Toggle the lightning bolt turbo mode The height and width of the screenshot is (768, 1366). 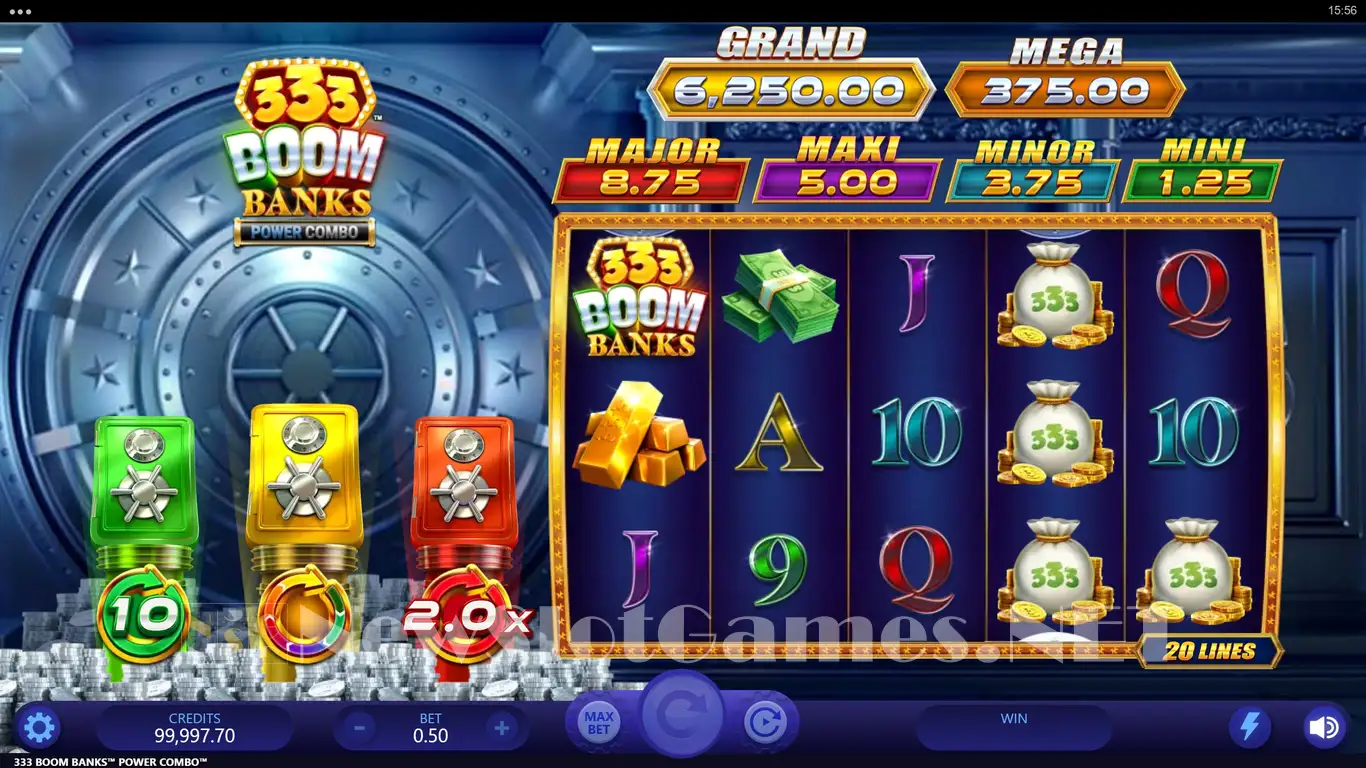point(1250,727)
